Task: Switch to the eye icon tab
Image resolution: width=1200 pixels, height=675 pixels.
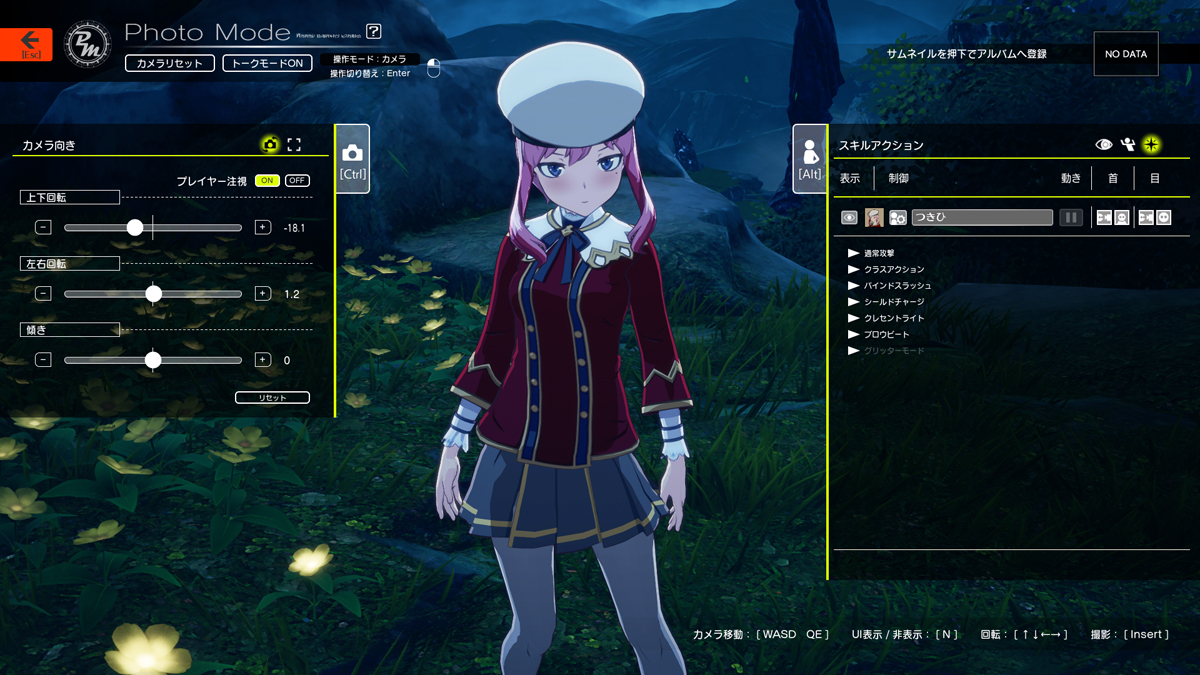Action: click(x=1104, y=145)
